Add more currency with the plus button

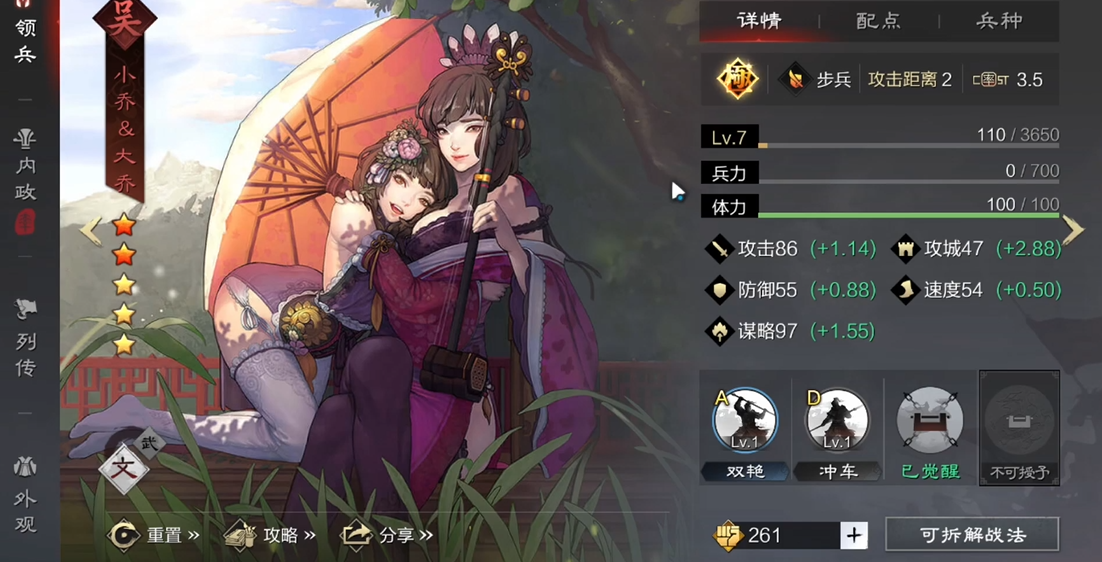tap(853, 536)
